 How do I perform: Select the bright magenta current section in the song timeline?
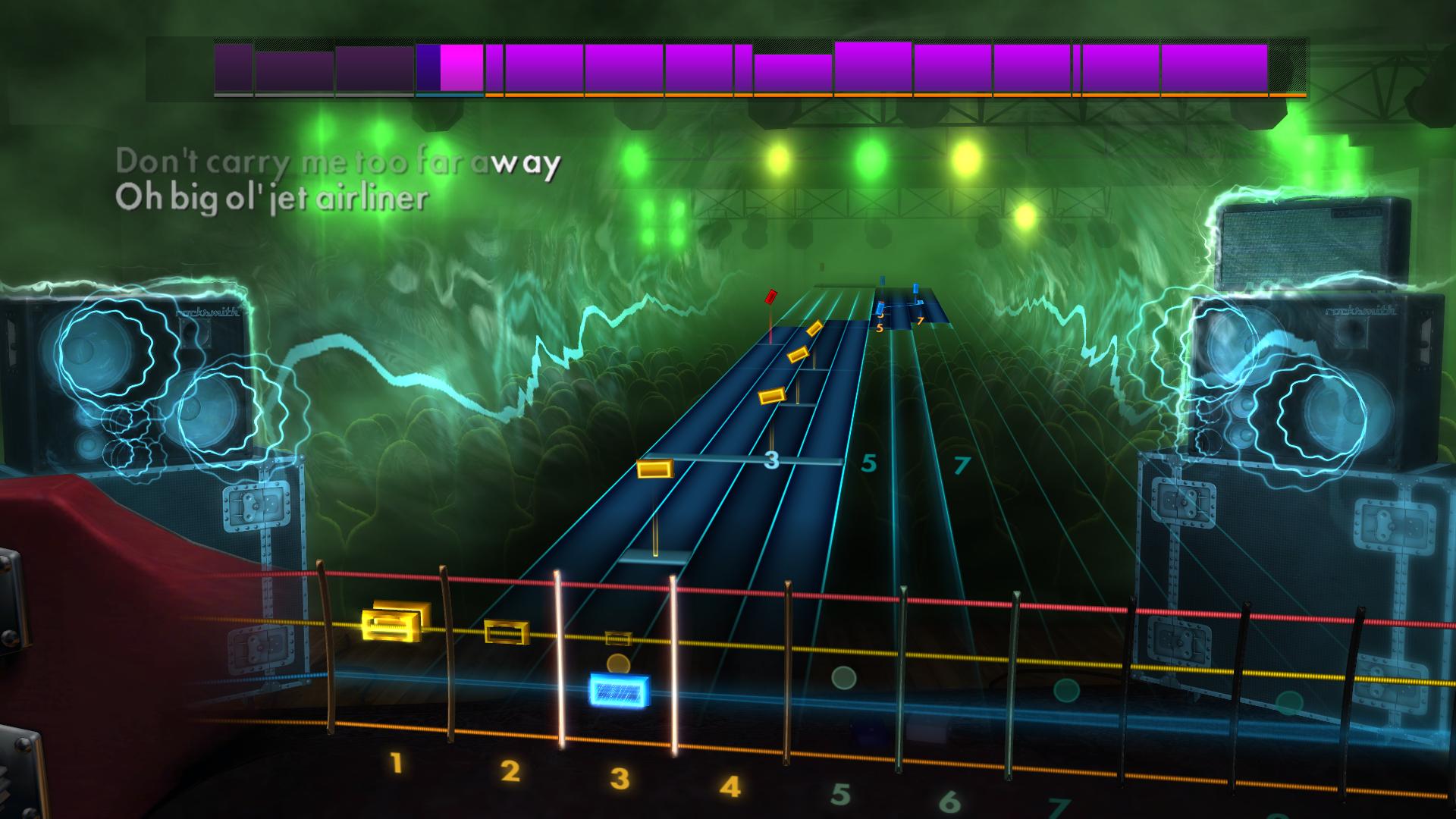tap(461, 68)
